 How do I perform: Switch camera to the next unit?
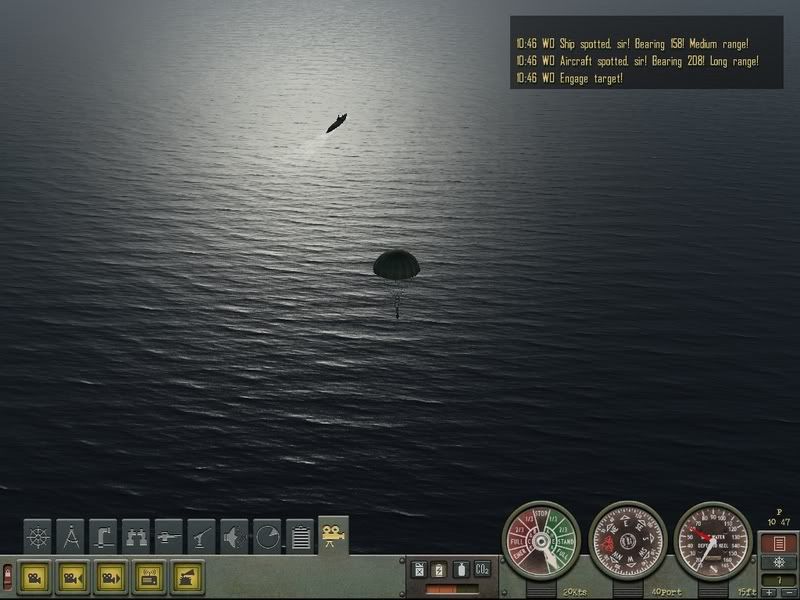pos(111,577)
